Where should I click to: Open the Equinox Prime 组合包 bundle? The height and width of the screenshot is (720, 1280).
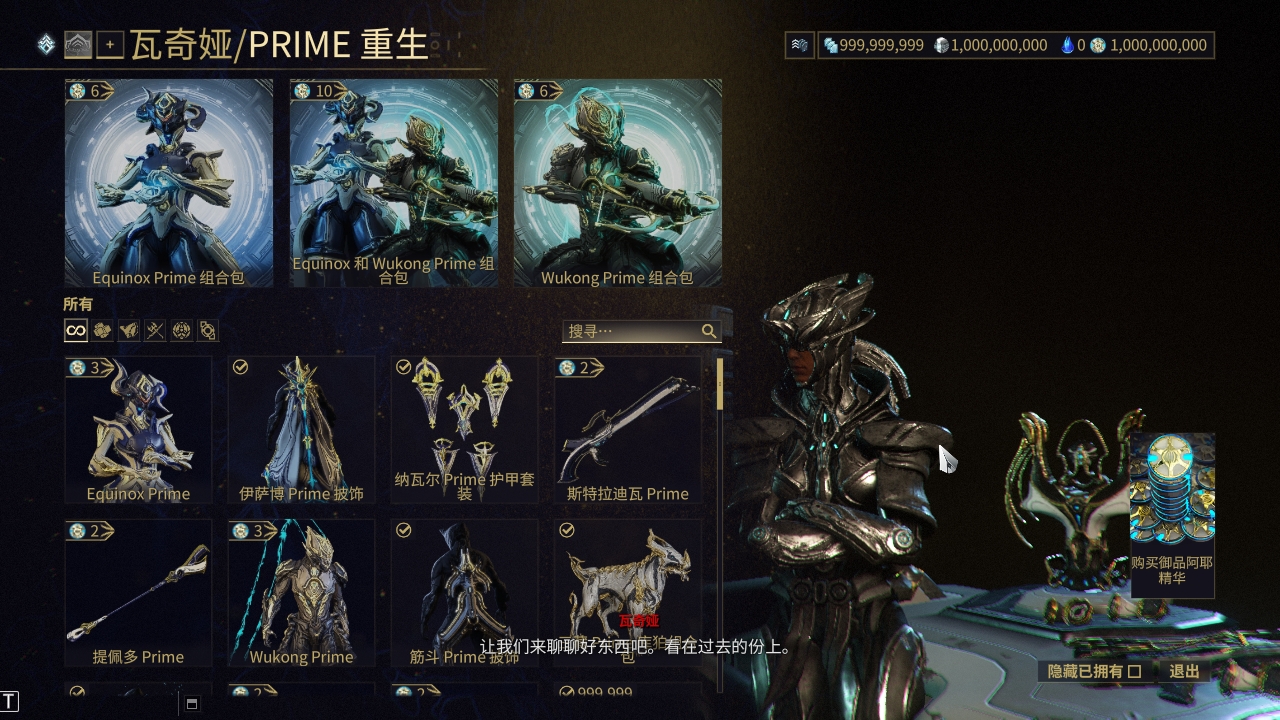pos(168,183)
